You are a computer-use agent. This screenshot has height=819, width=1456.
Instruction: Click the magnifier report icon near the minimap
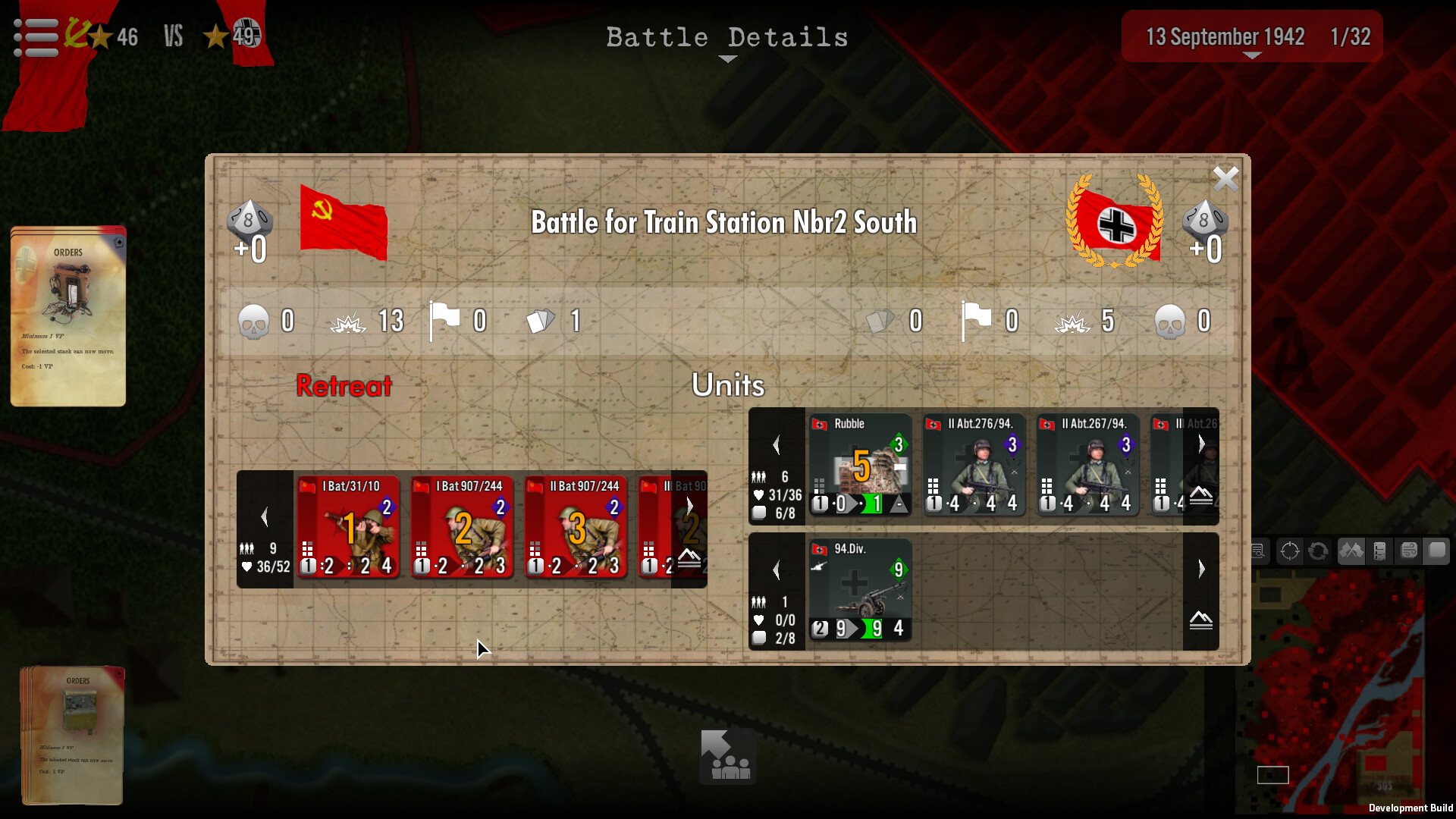(1258, 551)
